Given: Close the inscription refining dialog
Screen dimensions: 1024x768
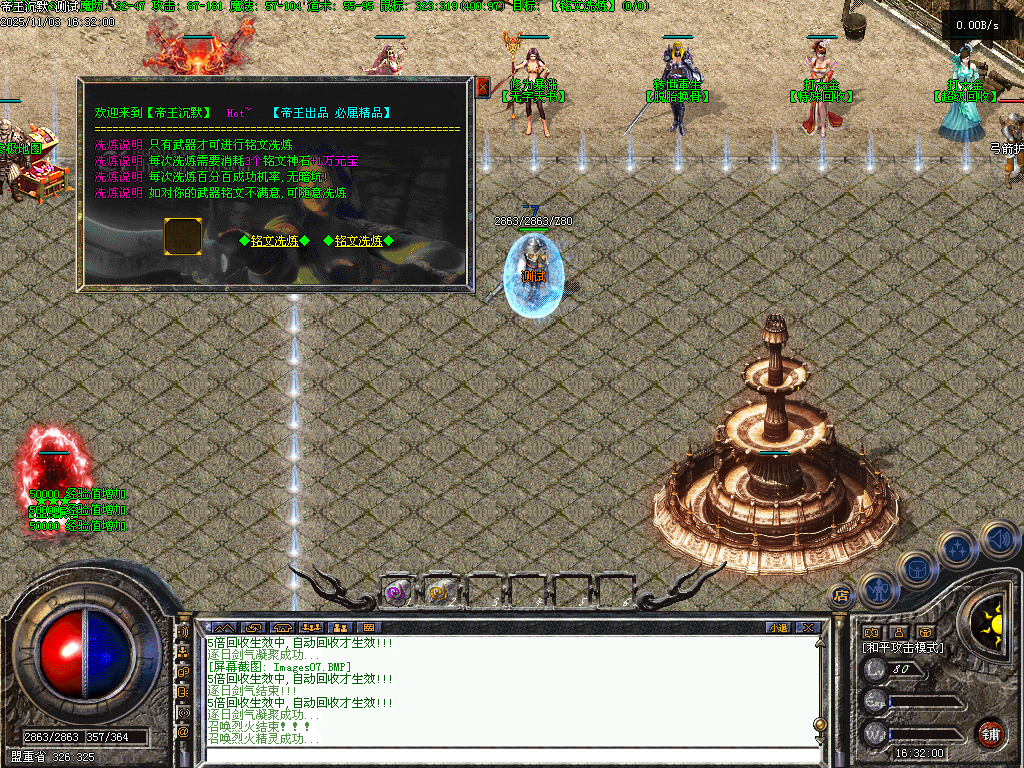Looking at the screenshot, I should pos(483,87).
